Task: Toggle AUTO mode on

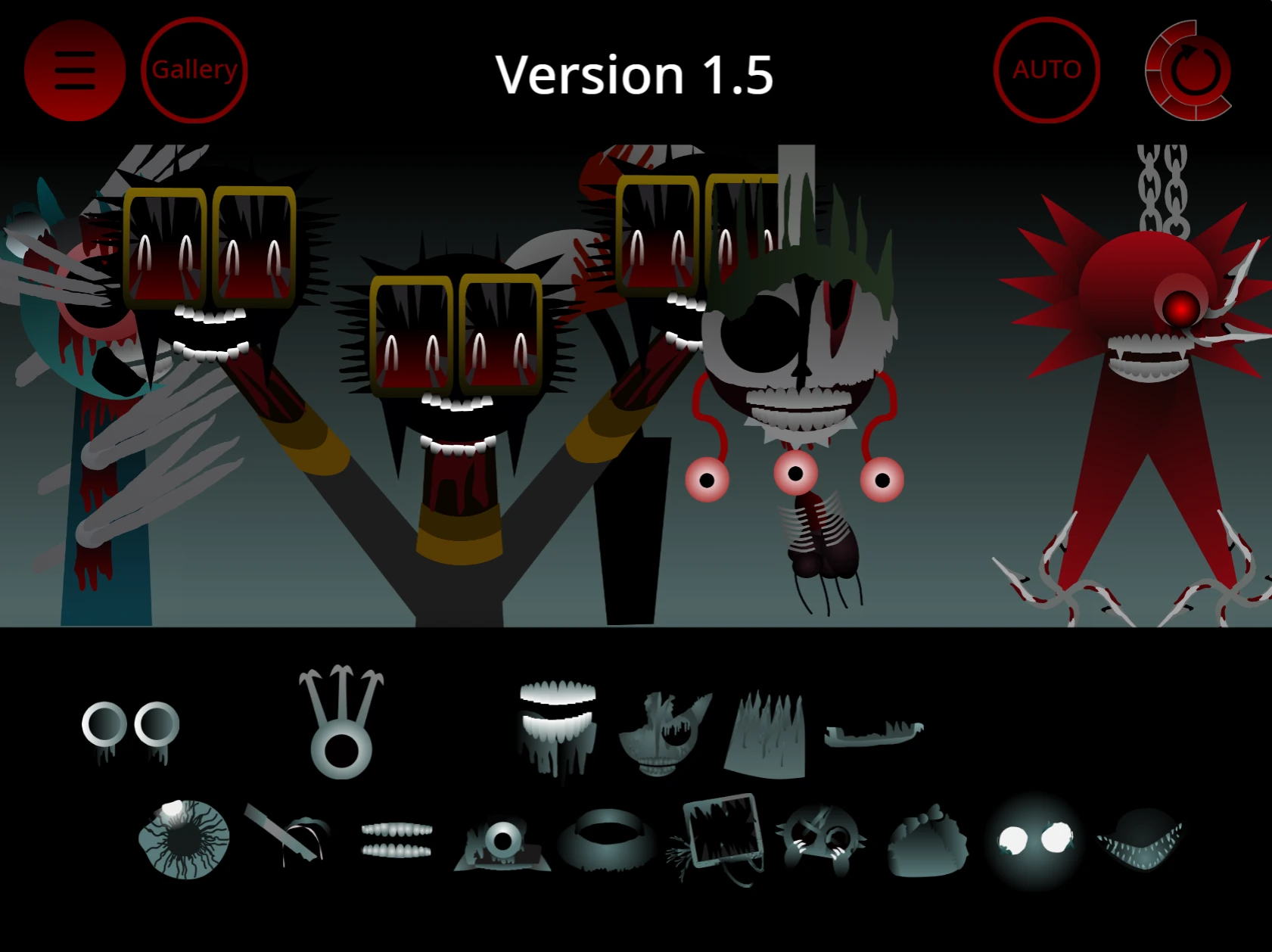Action: point(1048,69)
